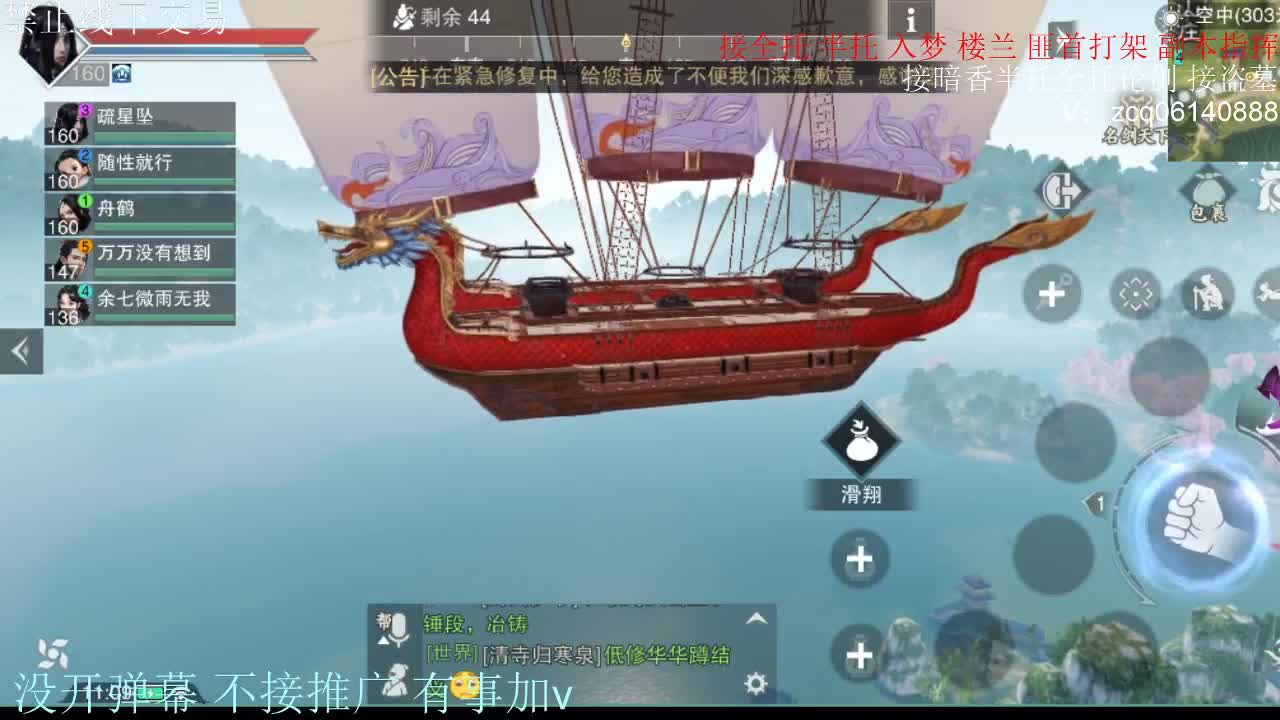Collapse the team list with the left arrow
This screenshot has height=720, width=1280.
[20, 352]
